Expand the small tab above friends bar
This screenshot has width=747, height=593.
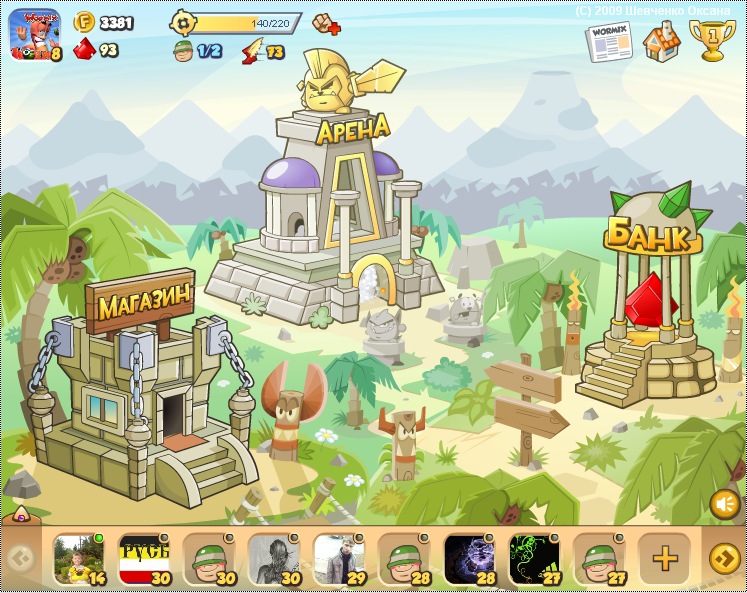19,516
